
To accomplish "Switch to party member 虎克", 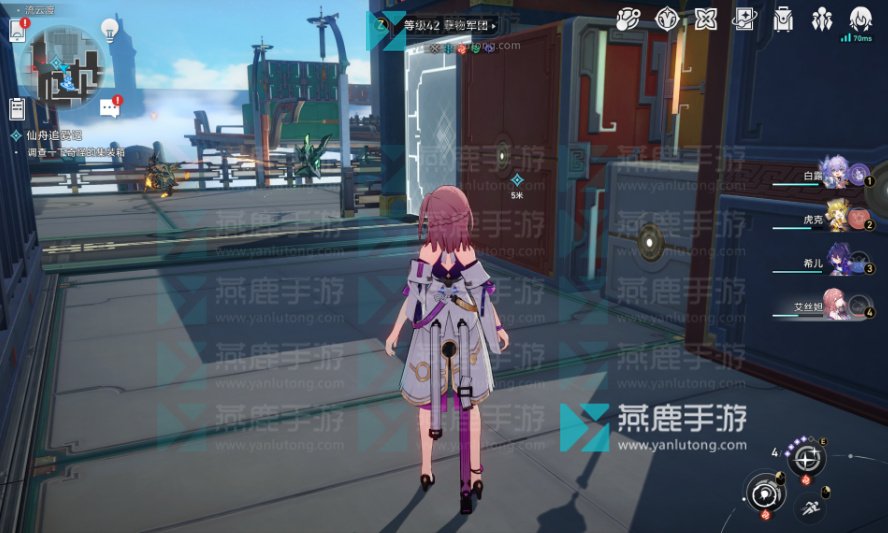I will click(x=835, y=218).
